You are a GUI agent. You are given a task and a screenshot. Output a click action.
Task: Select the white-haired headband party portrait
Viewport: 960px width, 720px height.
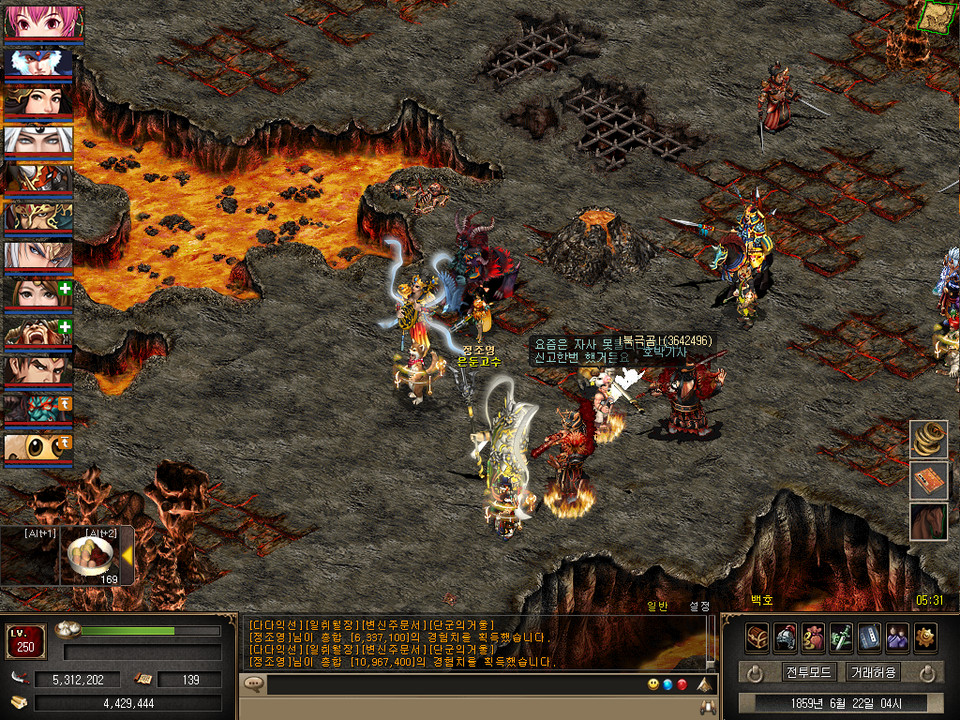[x=38, y=140]
